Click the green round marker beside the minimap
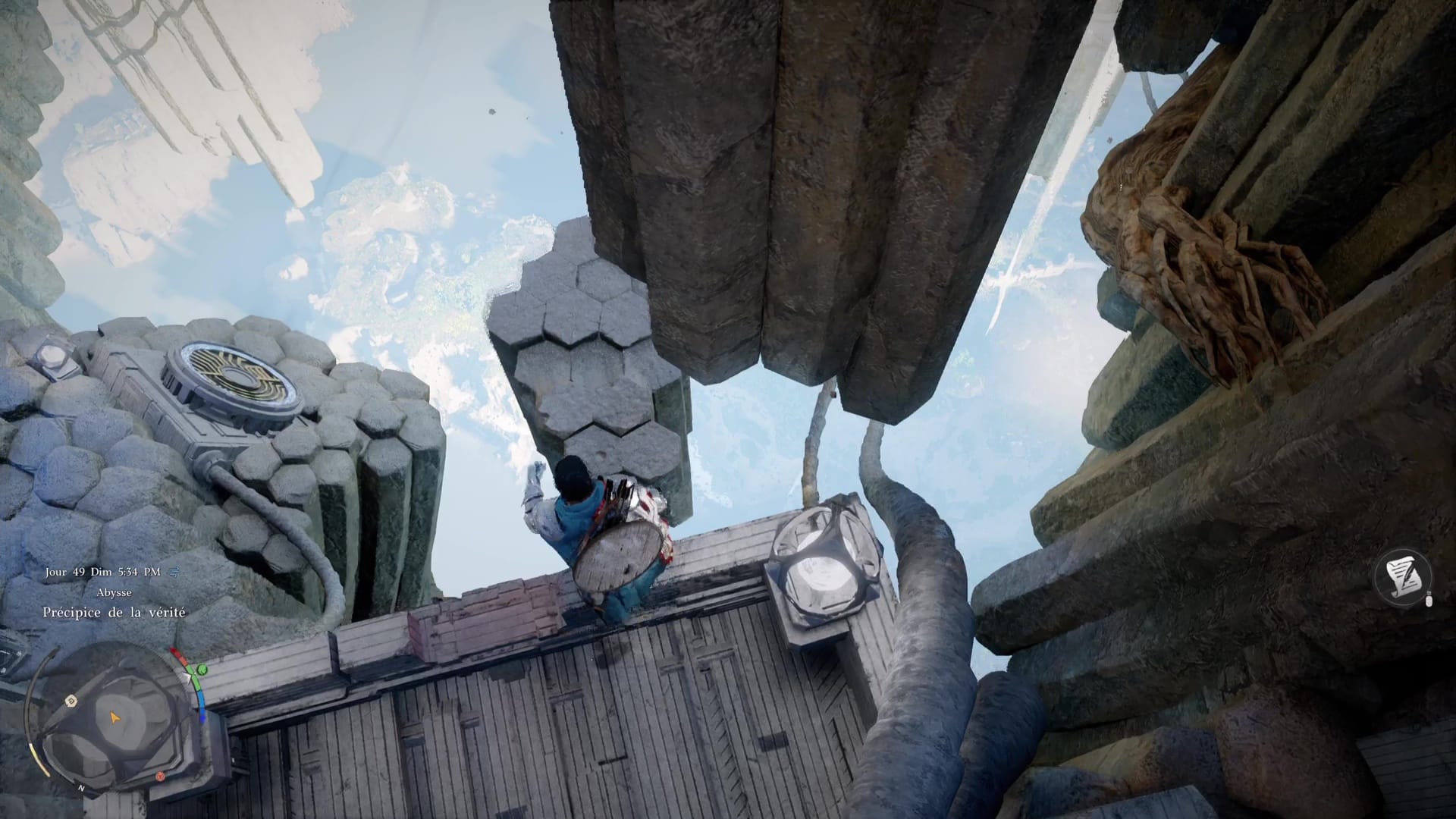This screenshot has height=819, width=1456. pyautogui.click(x=202, y=670)
